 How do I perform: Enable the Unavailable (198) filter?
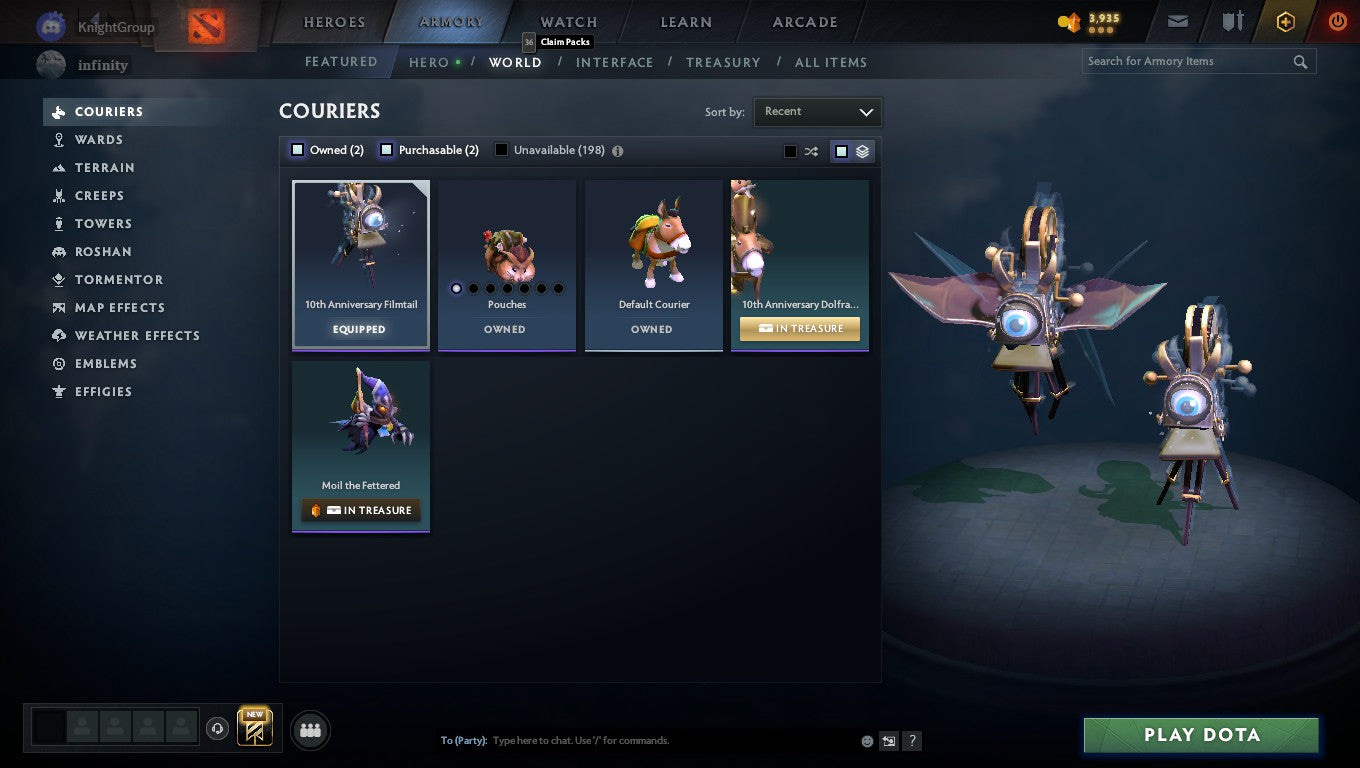pos(500,149)
